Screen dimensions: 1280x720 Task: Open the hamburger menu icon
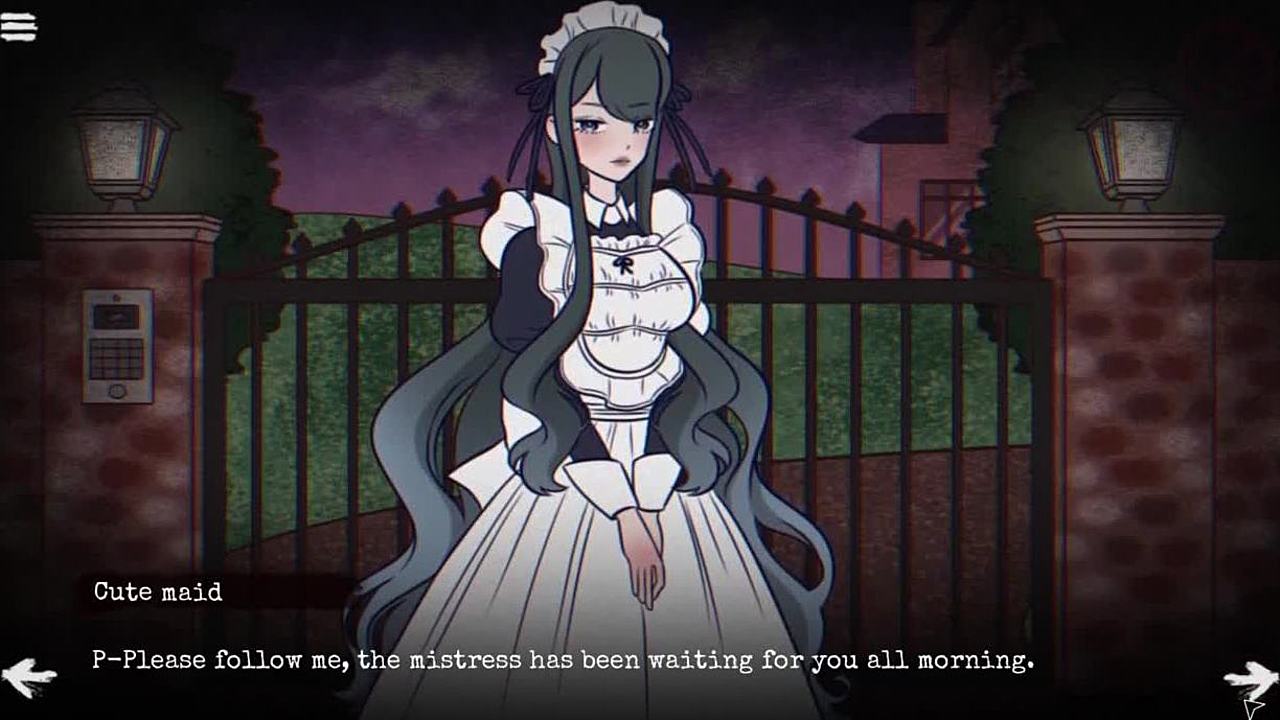(x=19, y=27)
